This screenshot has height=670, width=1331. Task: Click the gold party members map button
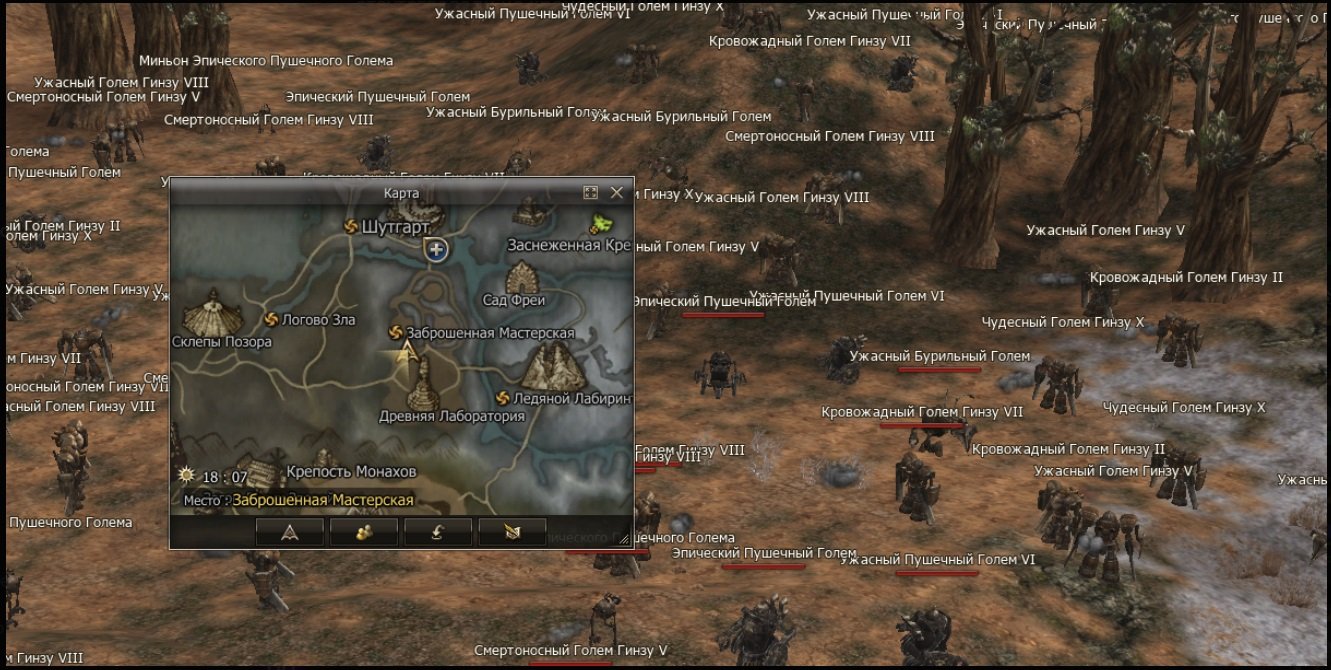364,532
